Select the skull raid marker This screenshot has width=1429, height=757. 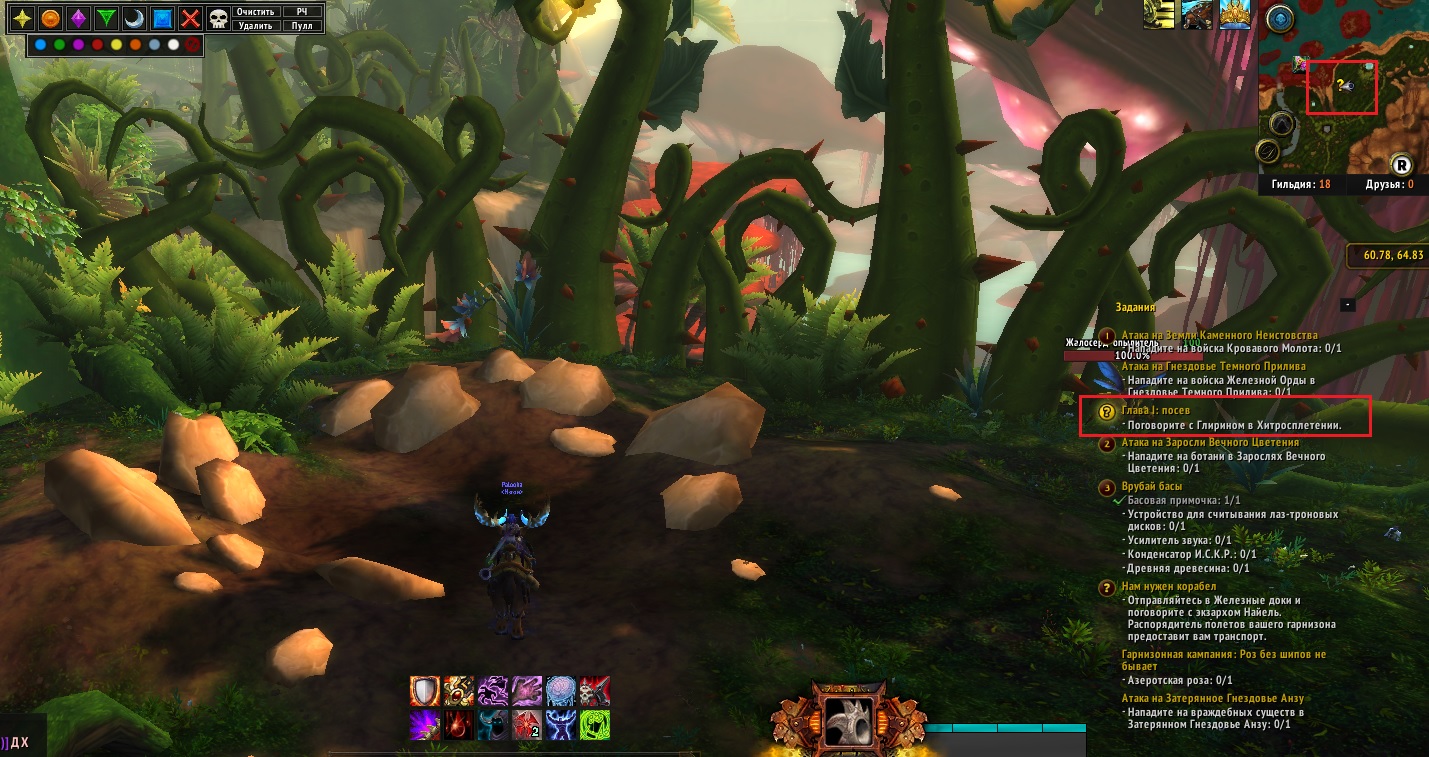[x=218, y=19]
